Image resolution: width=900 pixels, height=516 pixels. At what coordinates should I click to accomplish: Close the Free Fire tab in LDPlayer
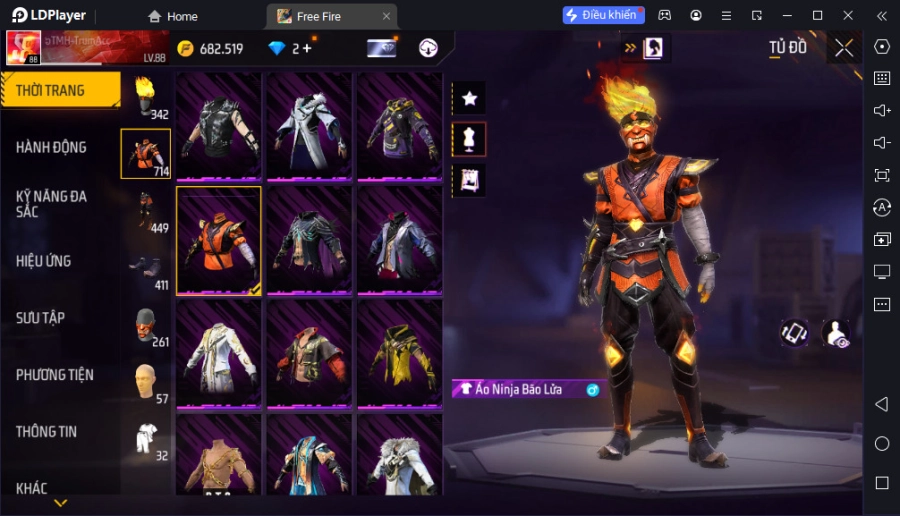coord(387,16)
